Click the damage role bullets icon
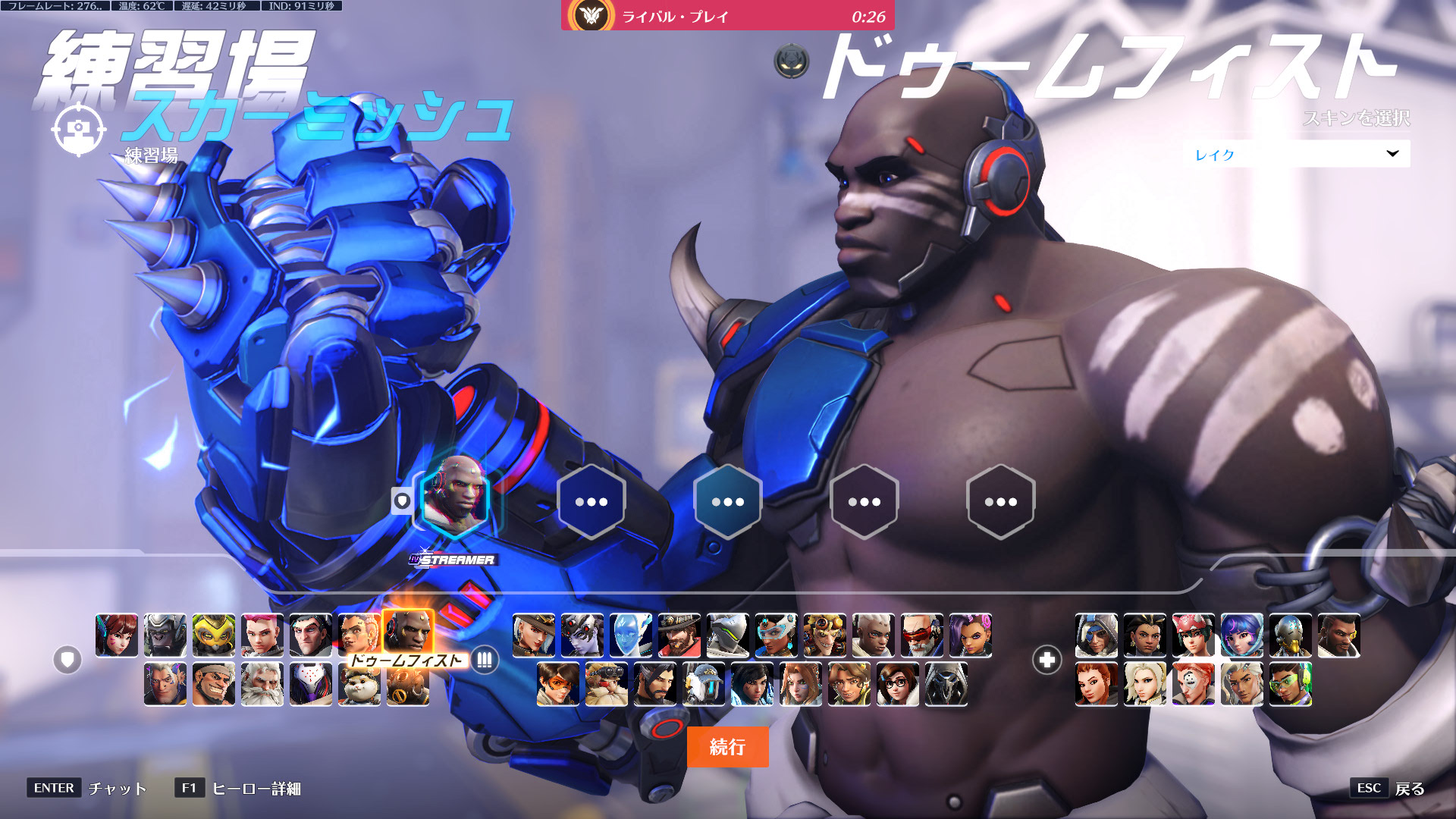This screenshot has height=819, width=1456. (485, 660)
